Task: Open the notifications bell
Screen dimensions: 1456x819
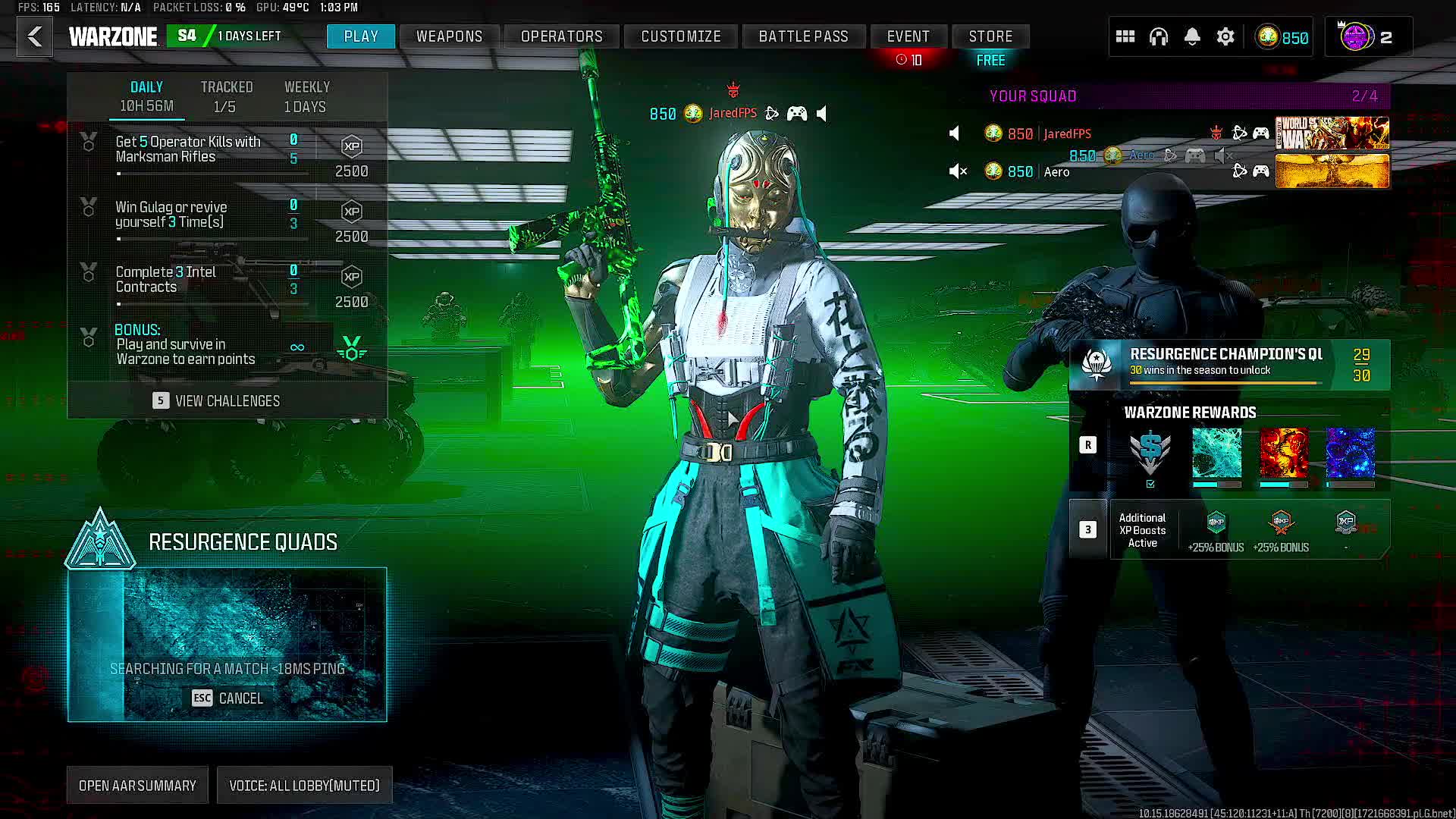Action: (1192, 36)
